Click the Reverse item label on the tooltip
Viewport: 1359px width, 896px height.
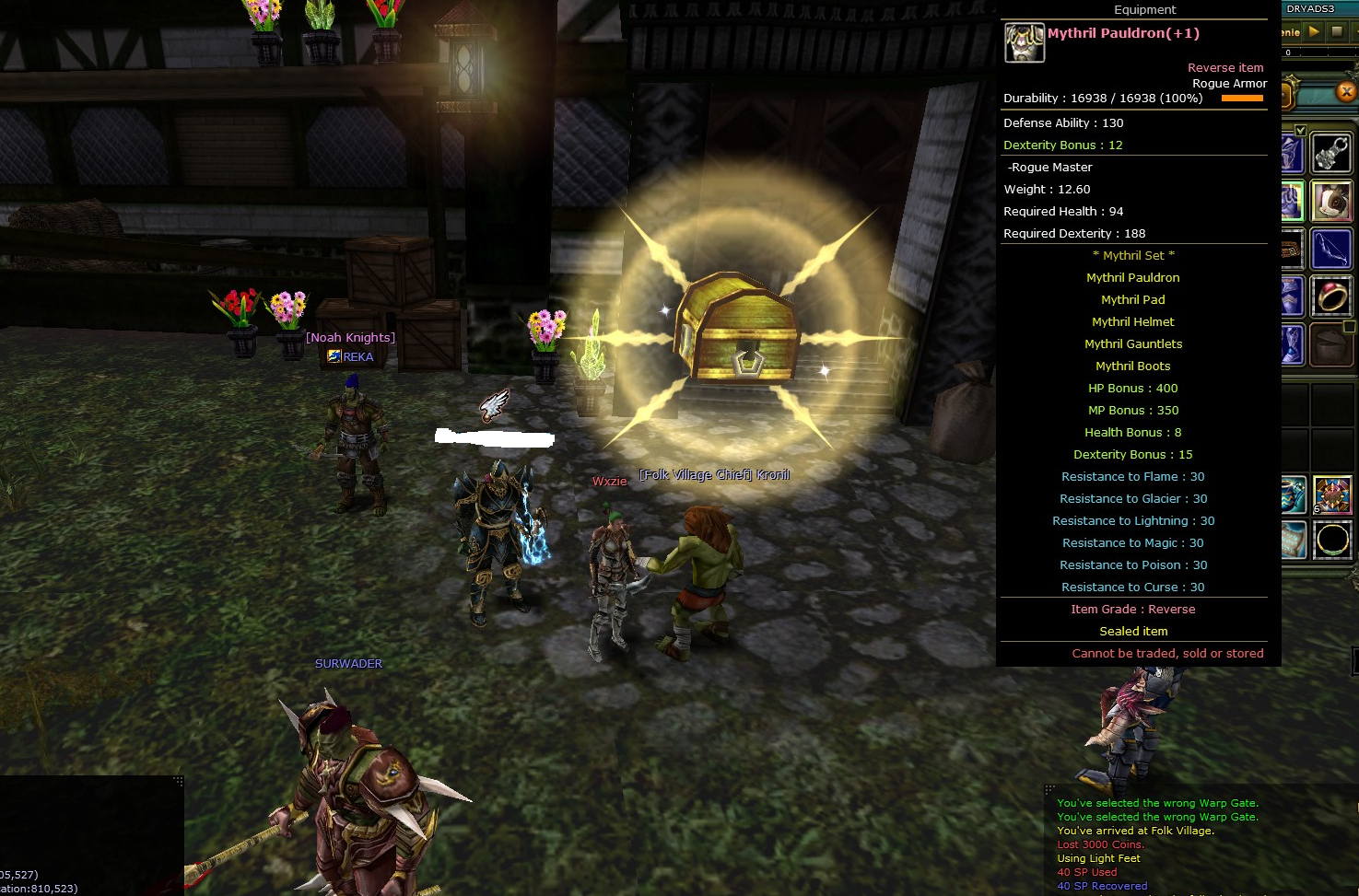[x=1225, y=67]
